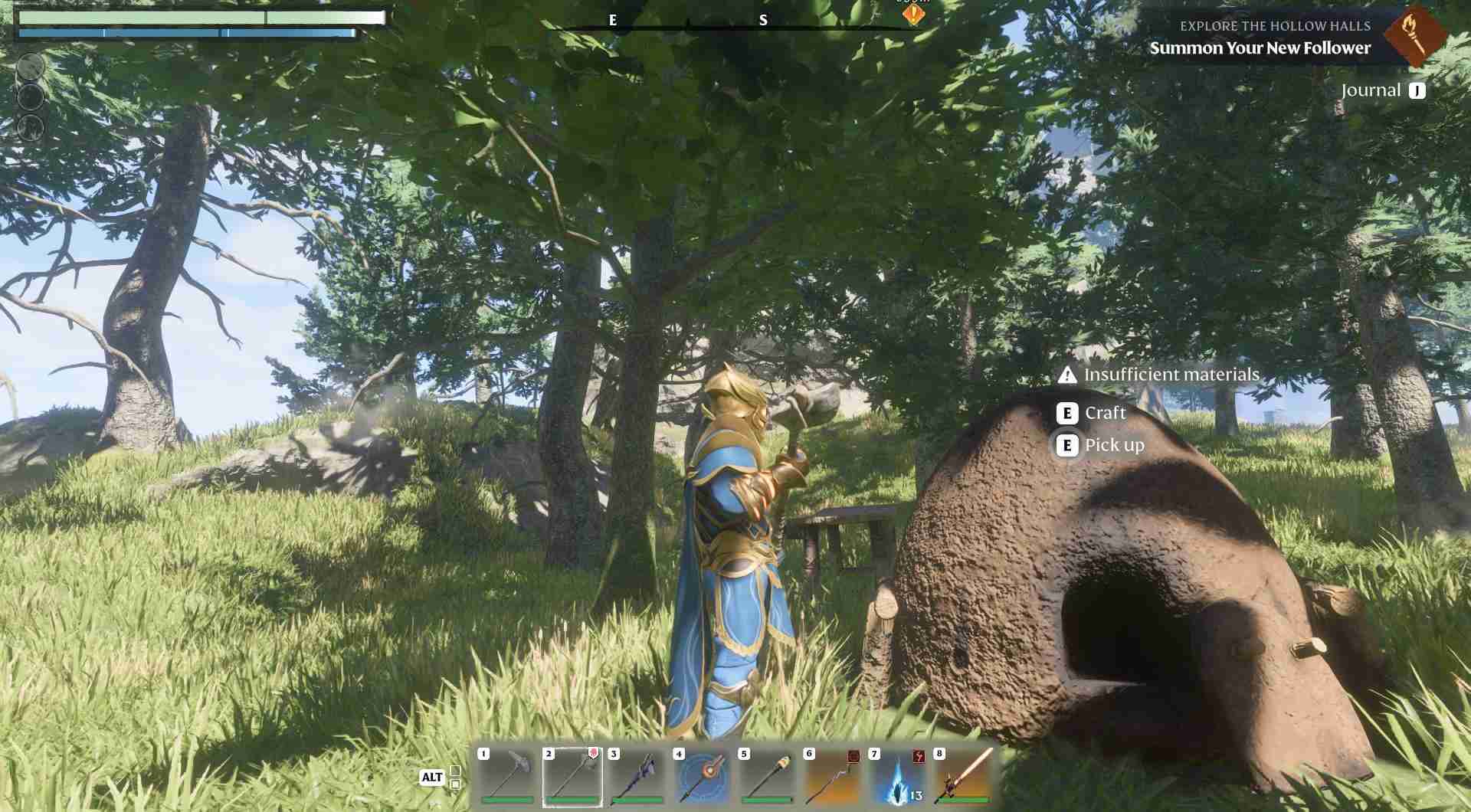Select the pickaxe in hotbar slot 1
This screenshot has width=1471, height=812.
click(507, 777)
